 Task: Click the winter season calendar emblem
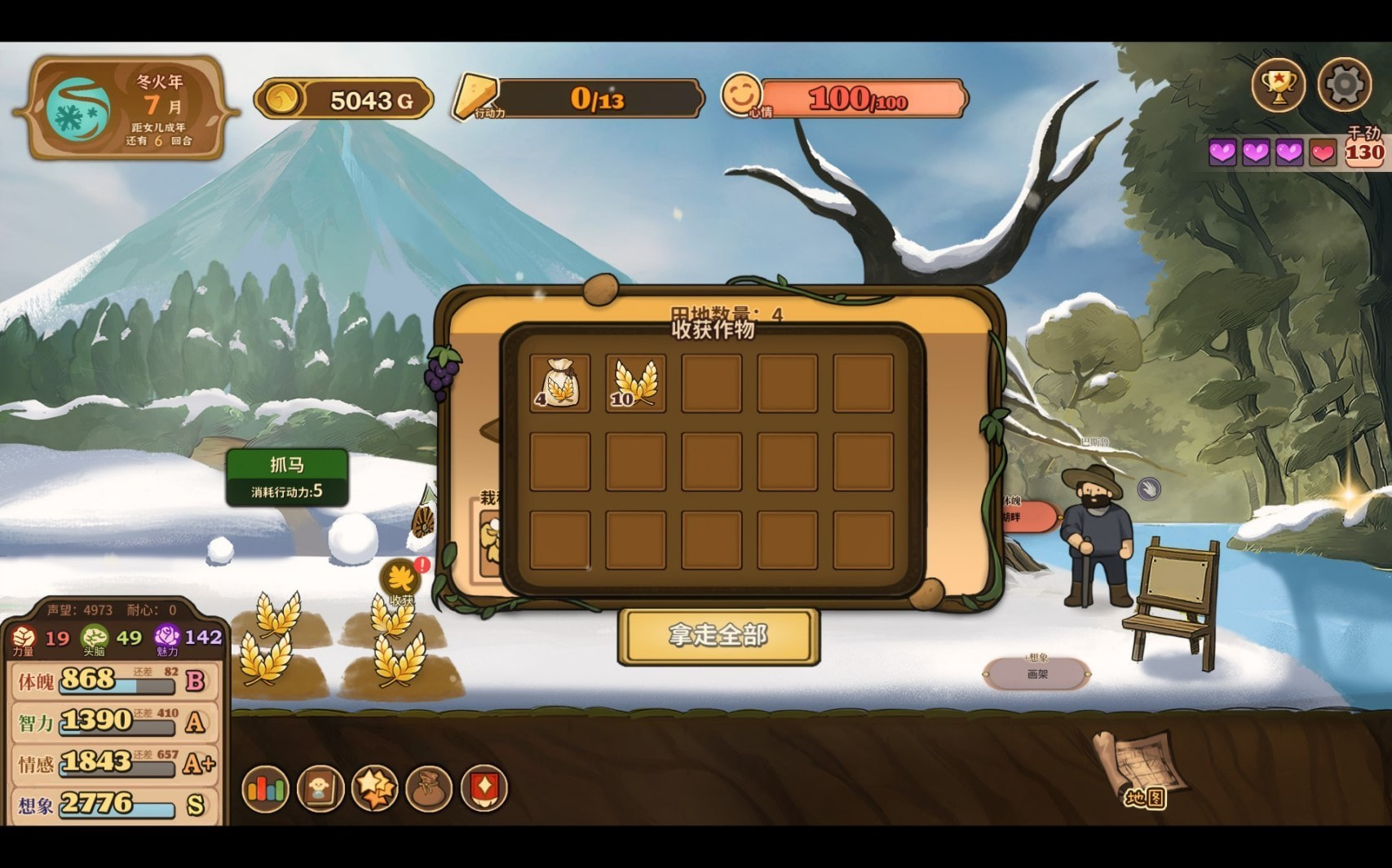(x=77, y=110)
